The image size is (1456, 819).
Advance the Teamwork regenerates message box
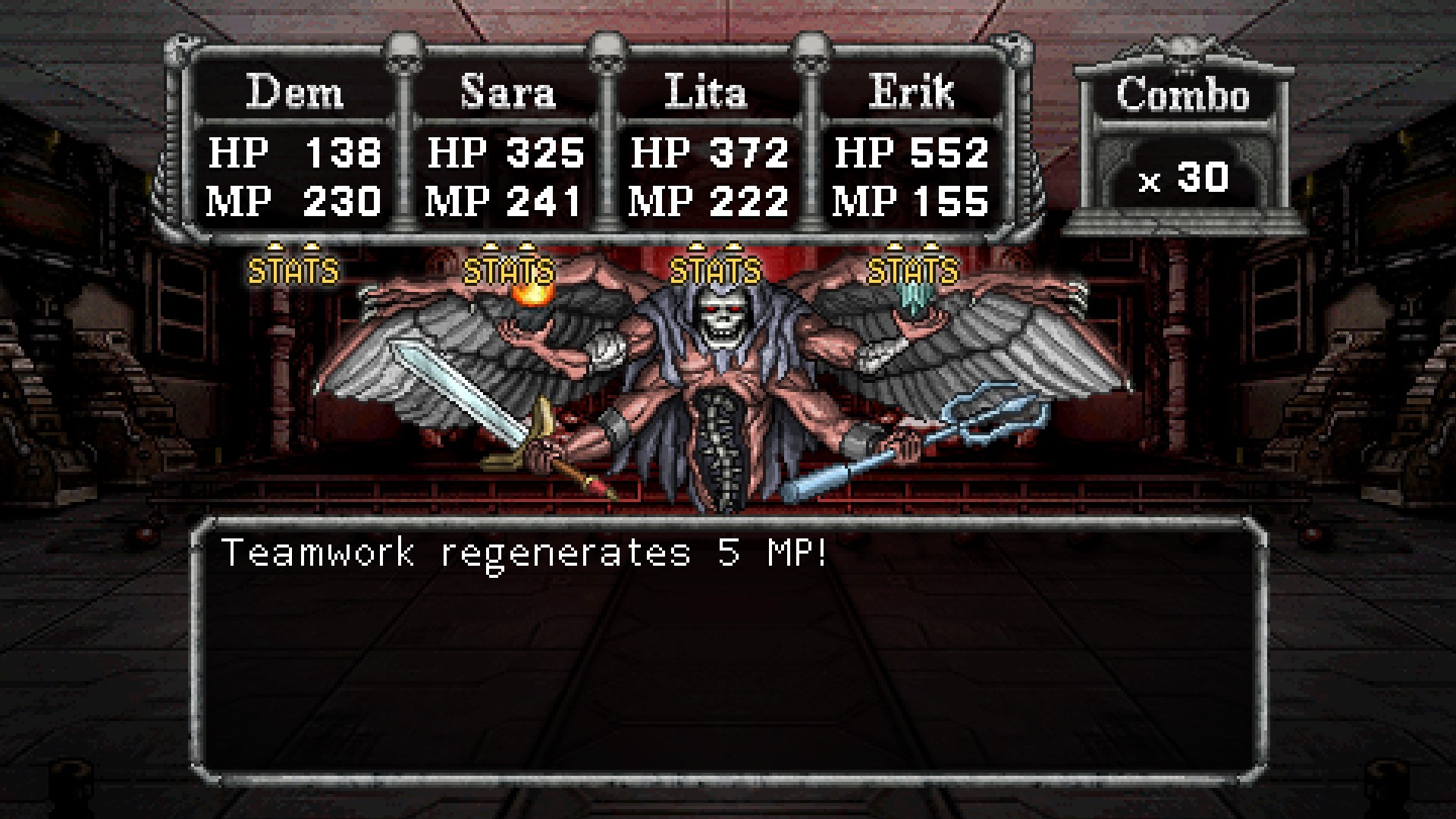tap(728, 650)
